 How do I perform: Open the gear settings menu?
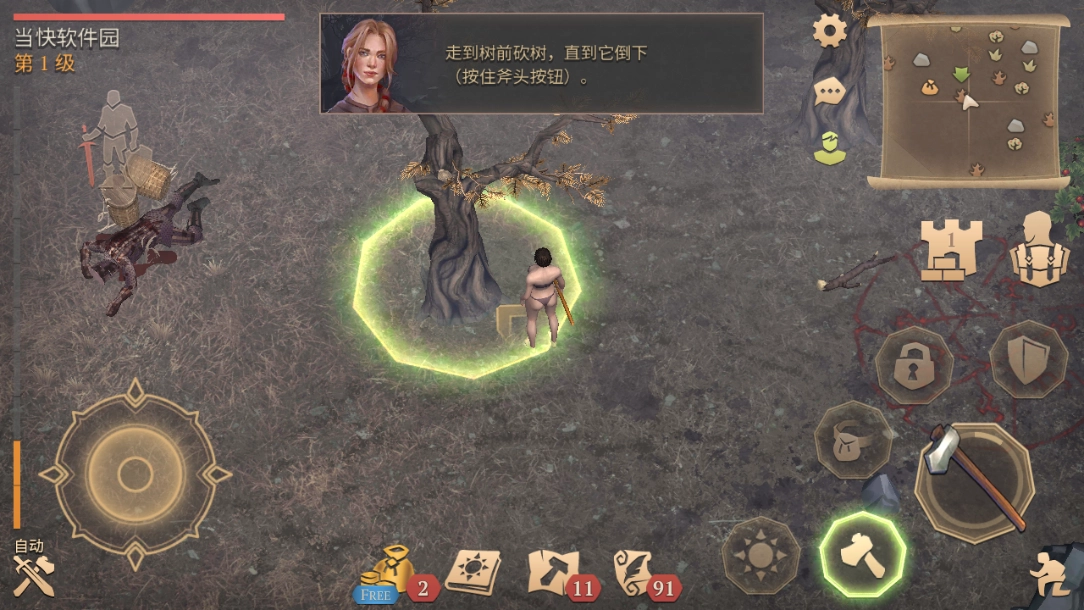(829, 31)
